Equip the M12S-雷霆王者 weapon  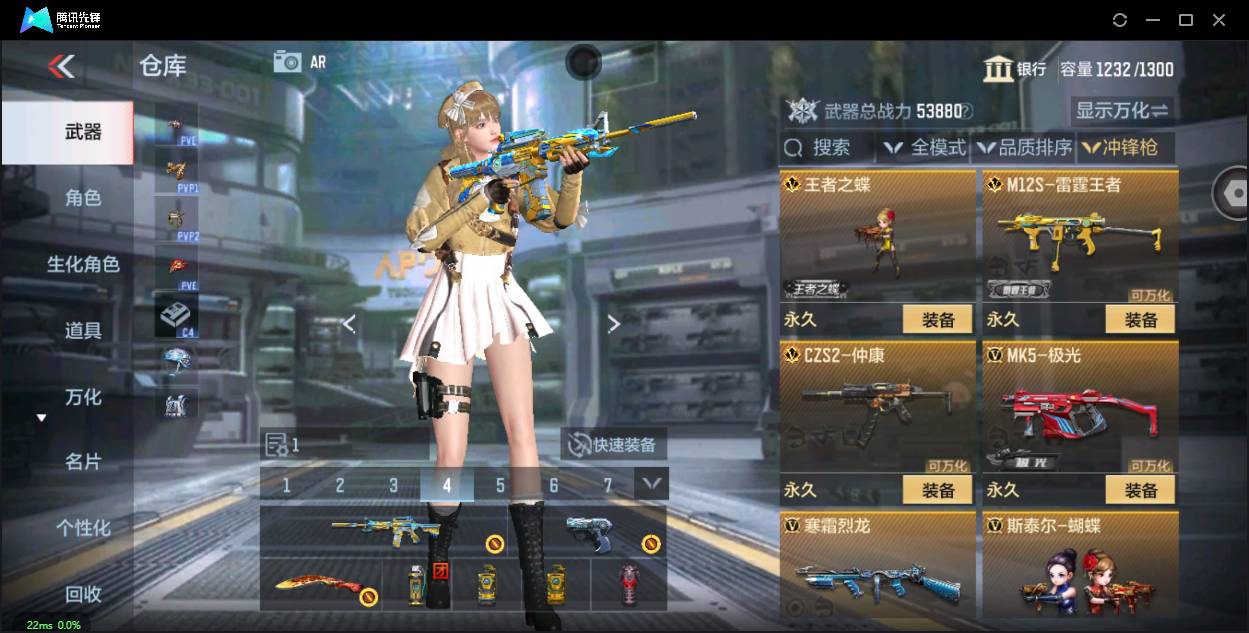point(1140,320)
